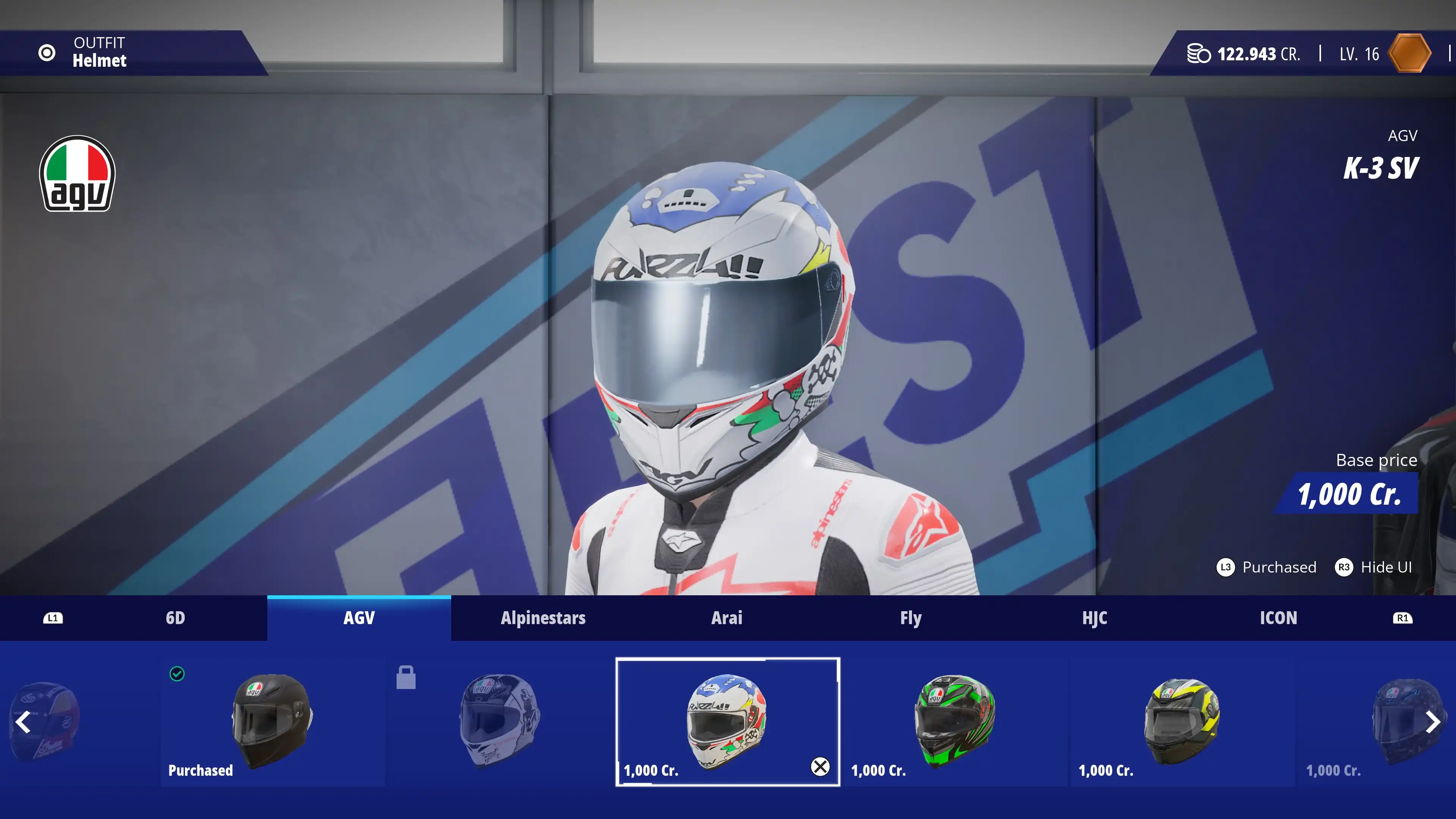Switch to the 6D brand tab
The width and height of the screenshot is (1456, 819).
pos(175,618)
